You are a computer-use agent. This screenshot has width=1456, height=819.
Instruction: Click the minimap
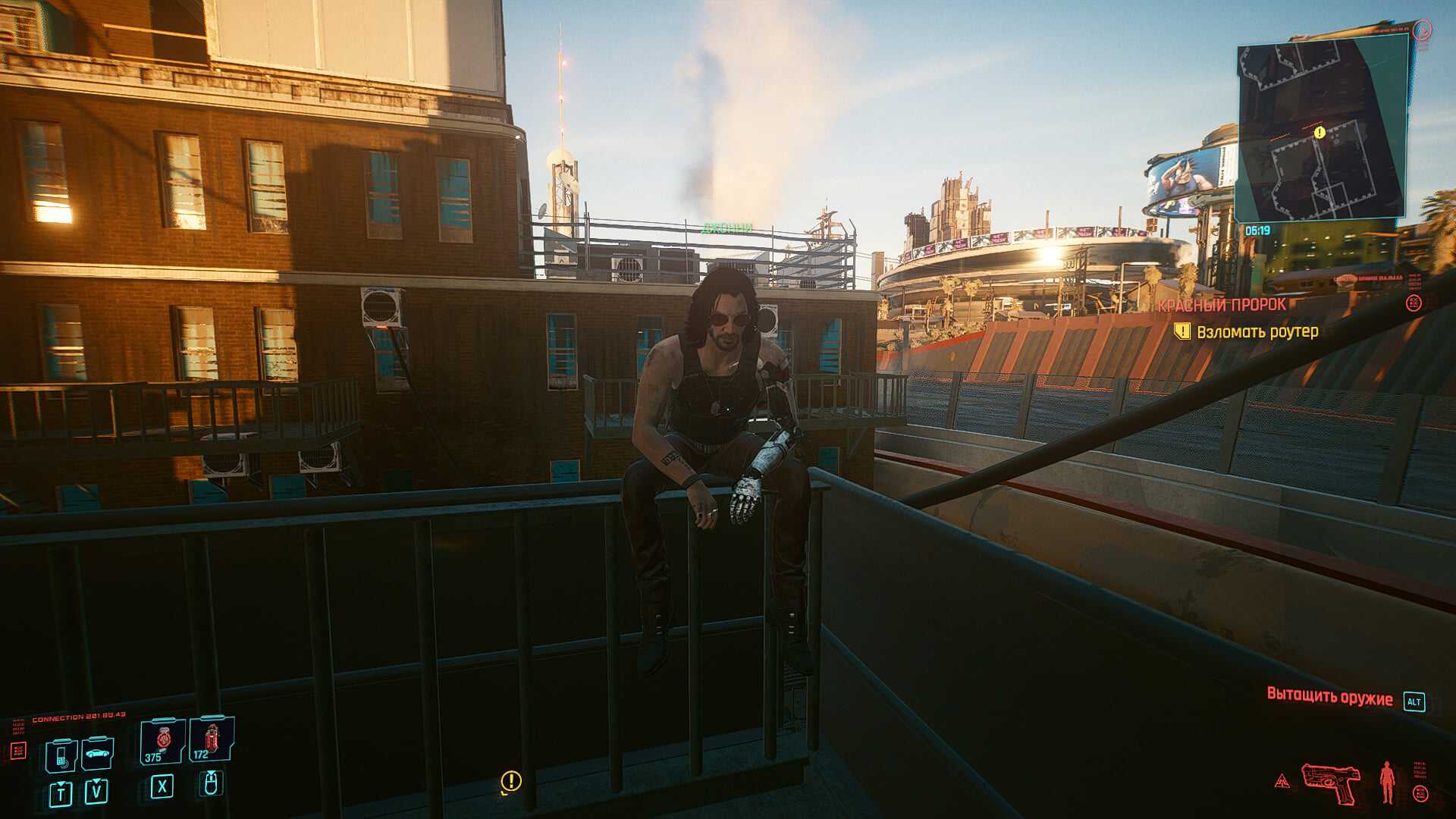pyautogui.click(x=1322, y=129)
